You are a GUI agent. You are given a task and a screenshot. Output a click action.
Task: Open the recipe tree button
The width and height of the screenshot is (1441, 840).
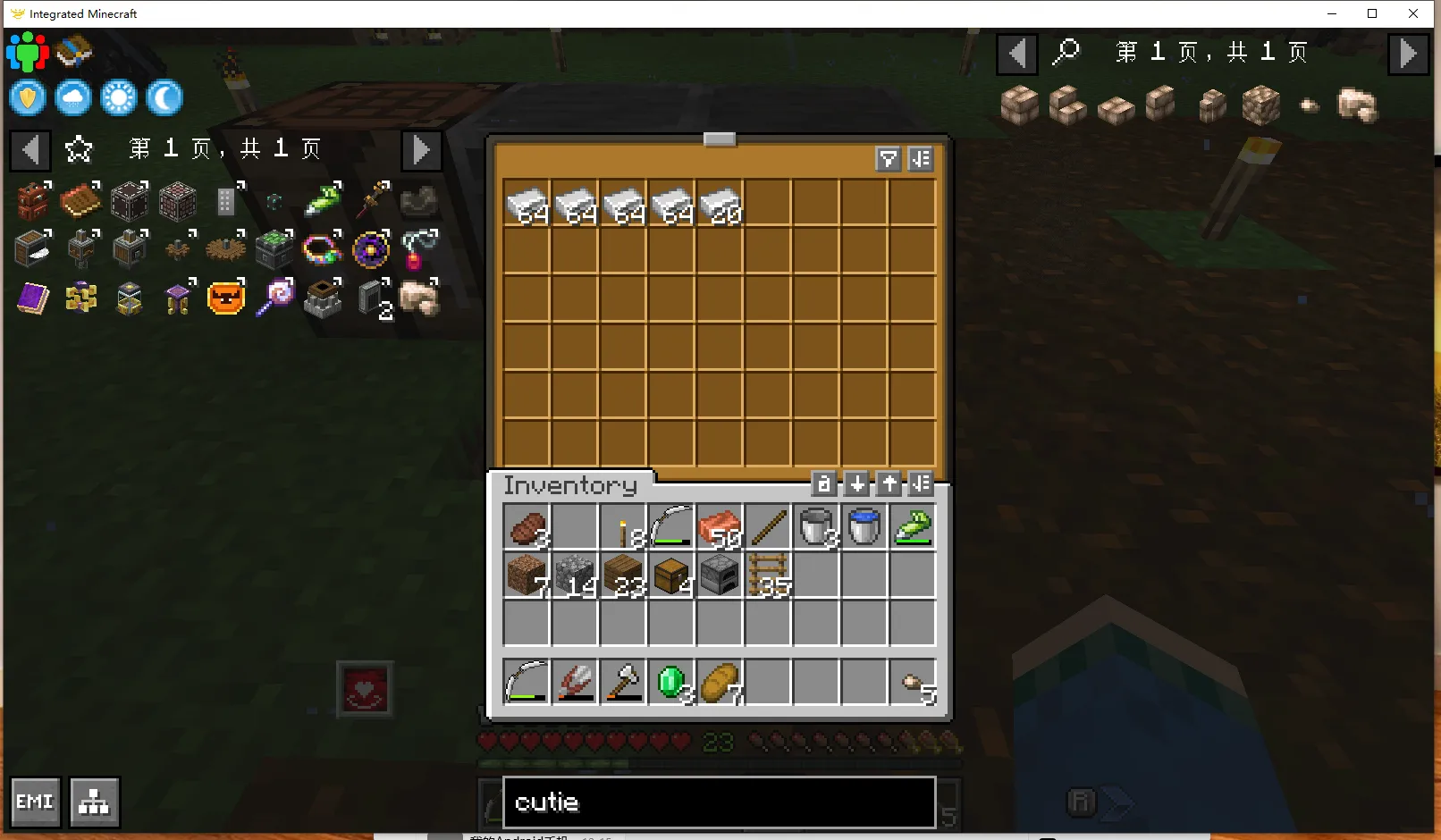(94, 802)
